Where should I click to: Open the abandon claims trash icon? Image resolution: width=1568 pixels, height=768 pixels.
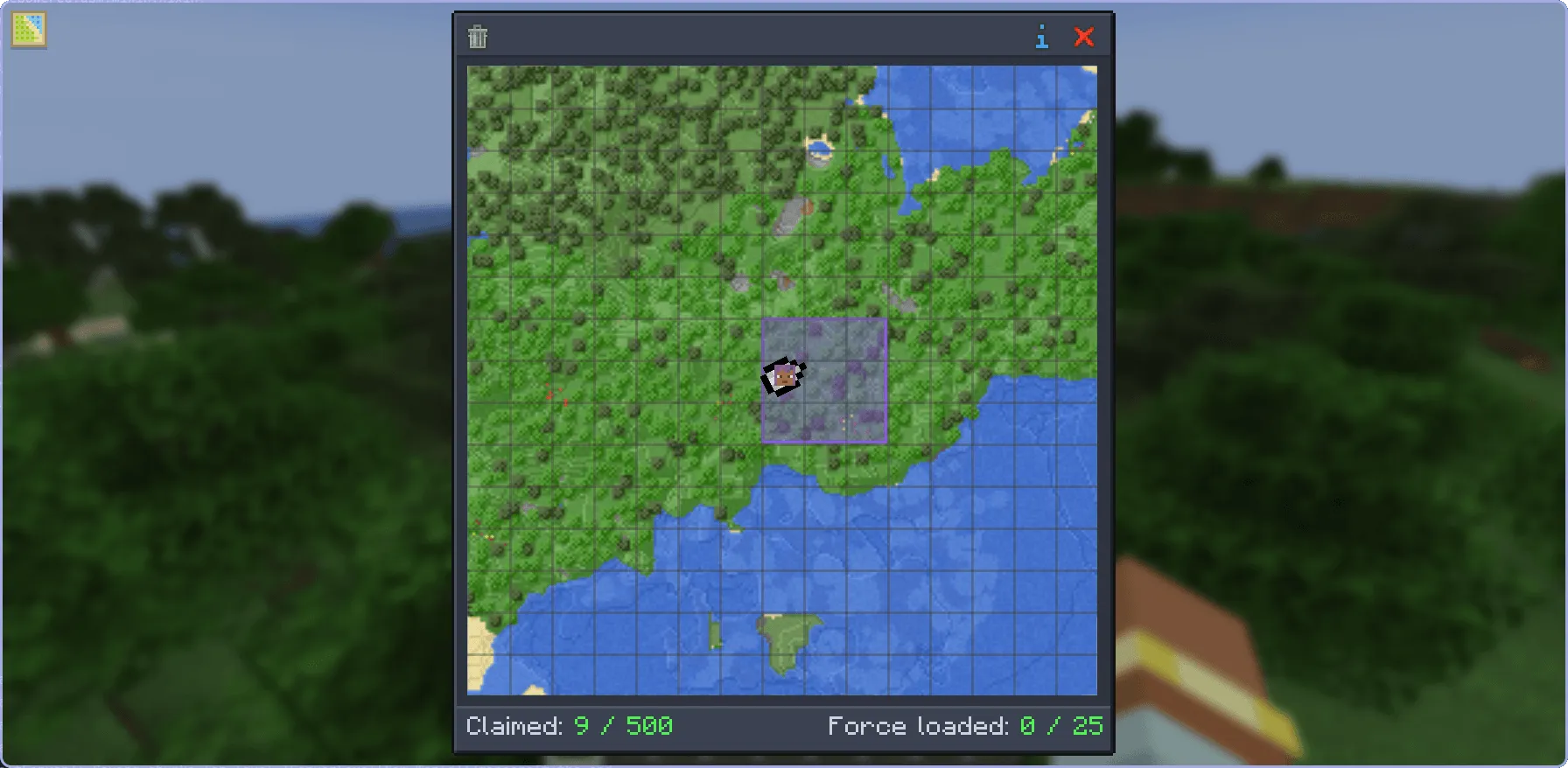(x=478, y=37)
